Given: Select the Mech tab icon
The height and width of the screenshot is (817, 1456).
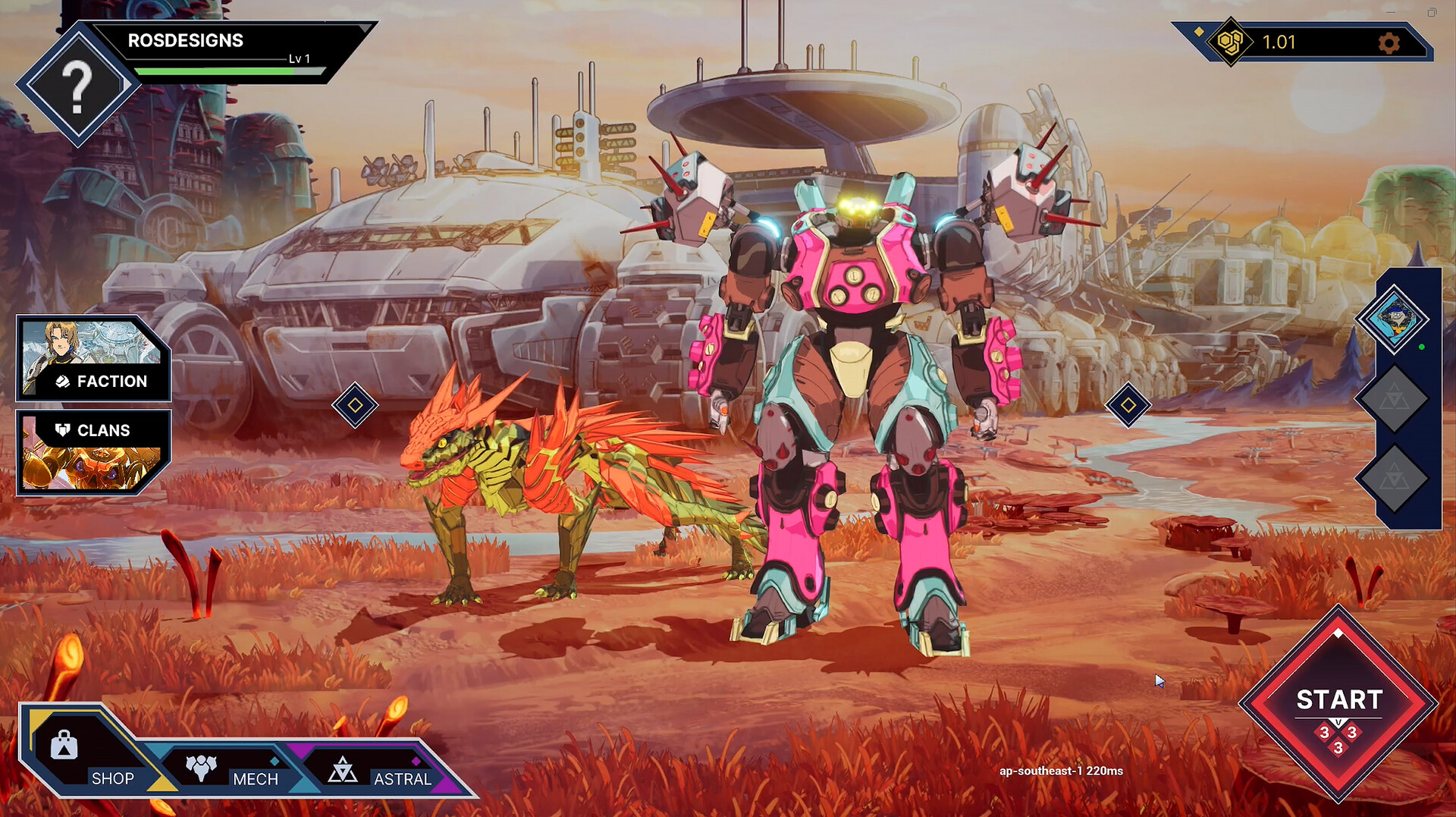Looking at the screenshot, I should pyautogui.click(x=201, y=768).
